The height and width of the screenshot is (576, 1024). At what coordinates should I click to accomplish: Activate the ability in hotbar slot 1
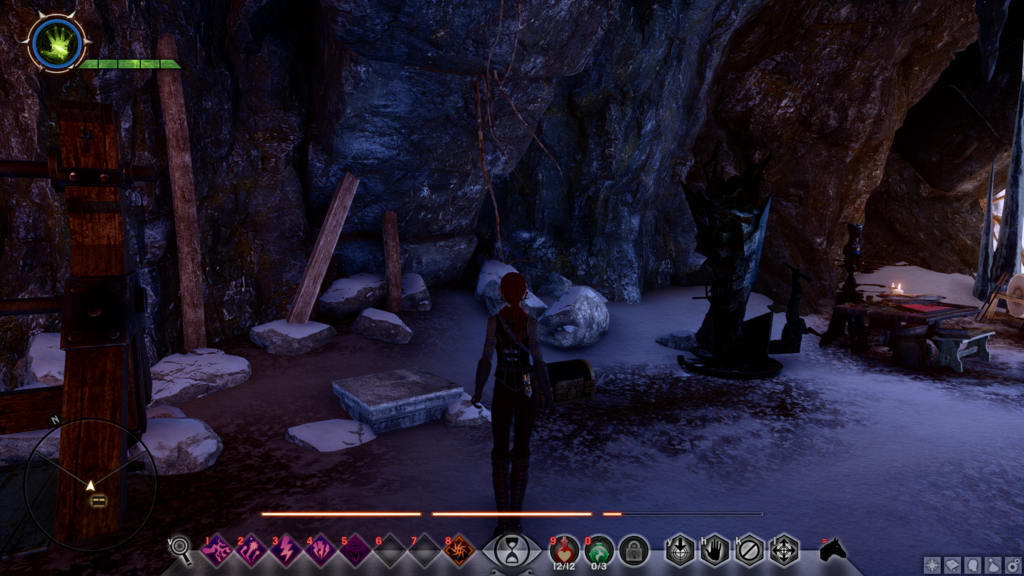click(217, 549)
